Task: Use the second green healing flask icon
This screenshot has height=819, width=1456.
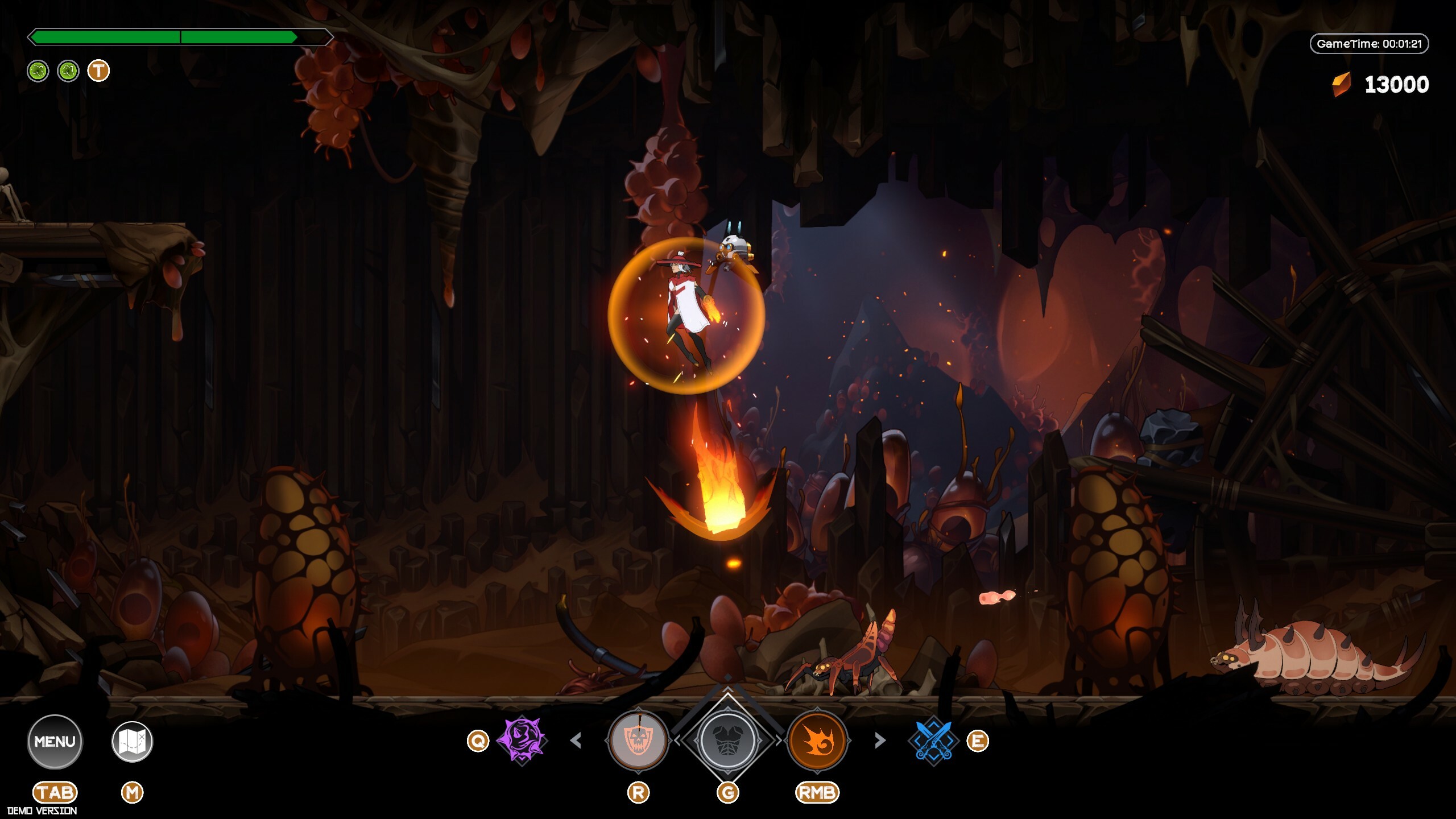Action: (x=68, y=71)
